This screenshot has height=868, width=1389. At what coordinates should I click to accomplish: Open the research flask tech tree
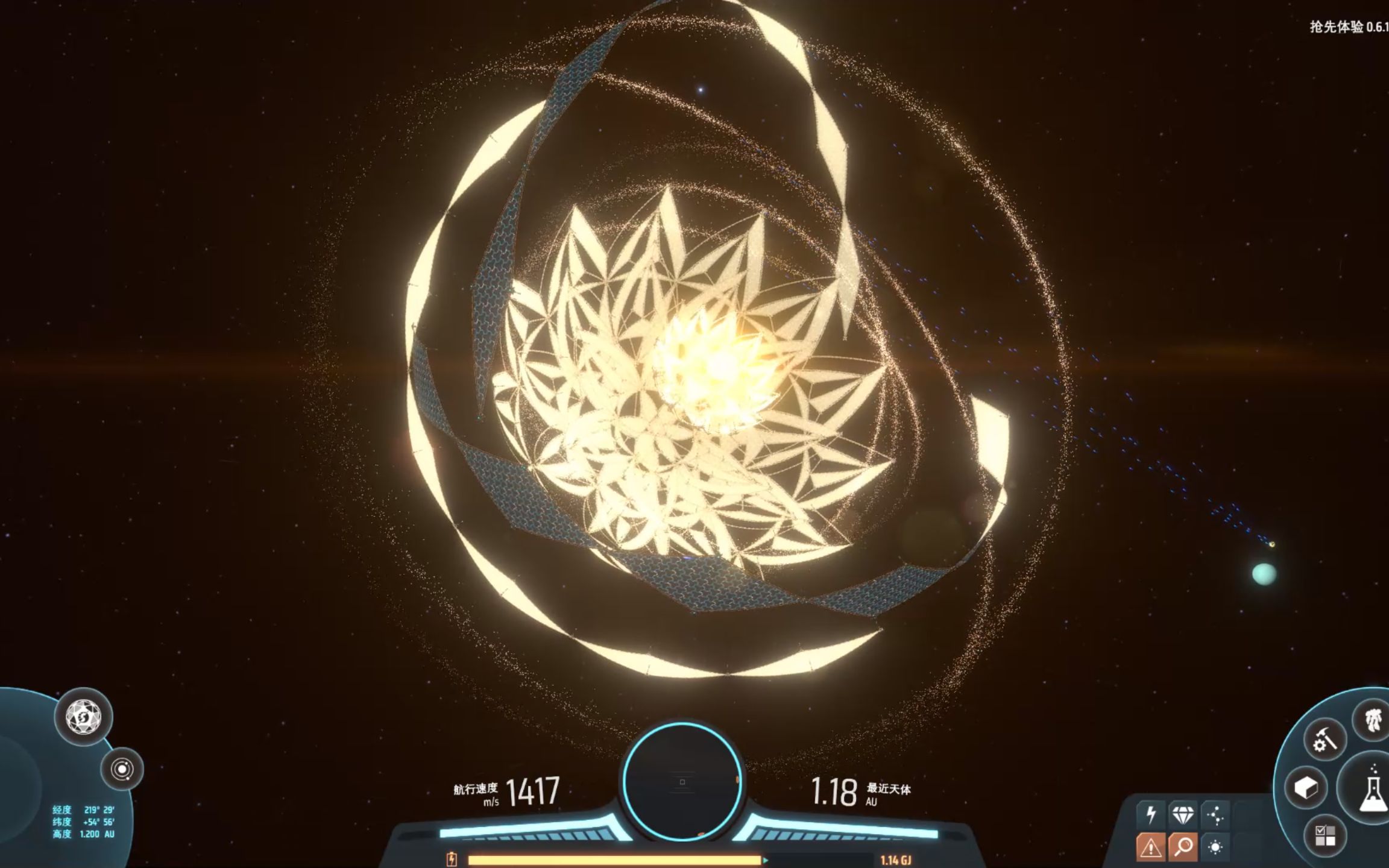[1371, 788]
